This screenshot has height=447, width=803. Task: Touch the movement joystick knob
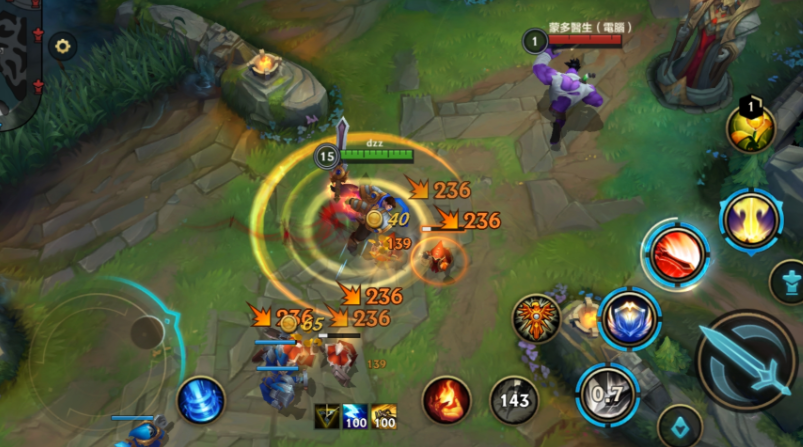(x=148, y=332)
